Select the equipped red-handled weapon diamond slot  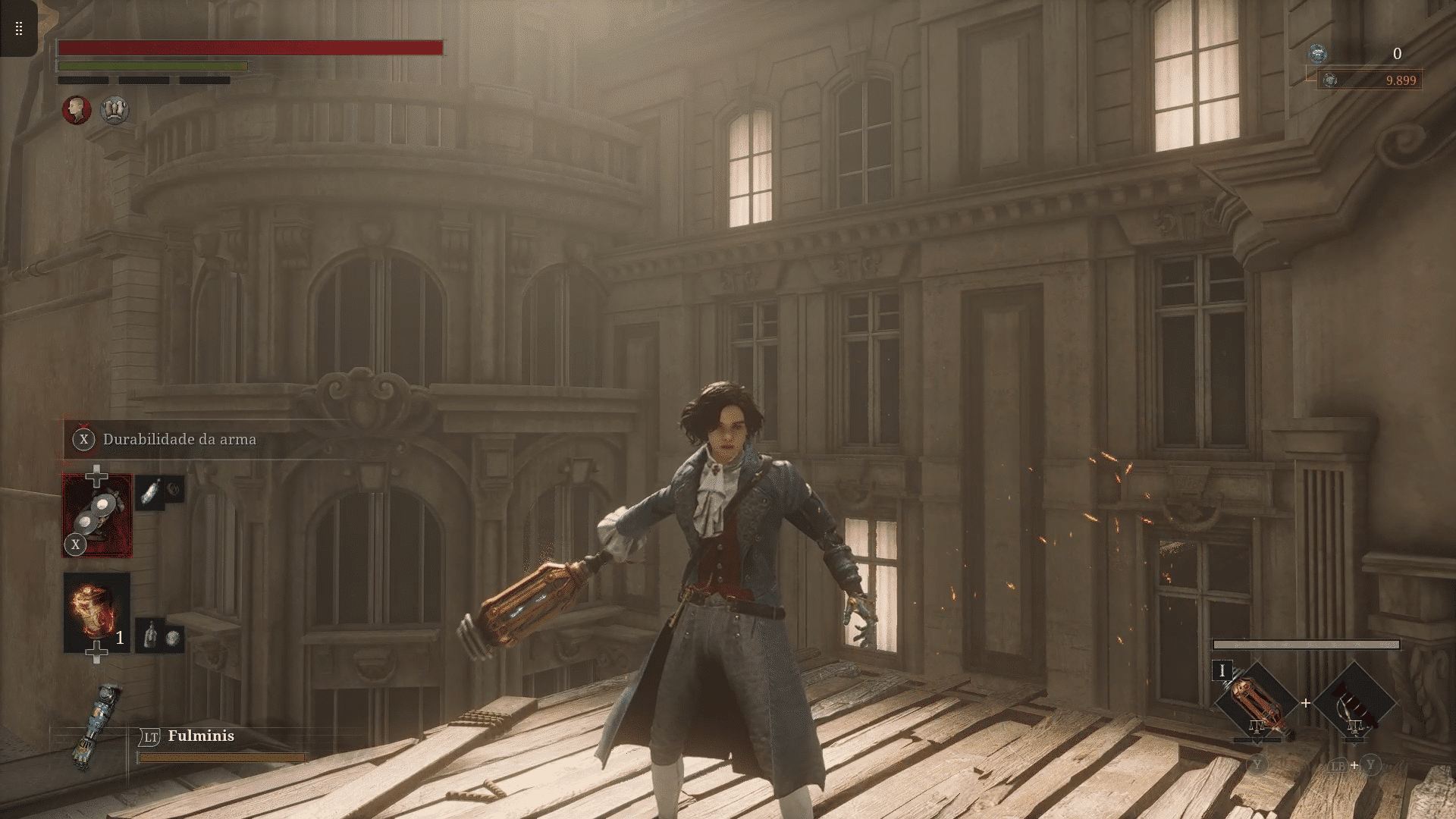(1256, 703)
